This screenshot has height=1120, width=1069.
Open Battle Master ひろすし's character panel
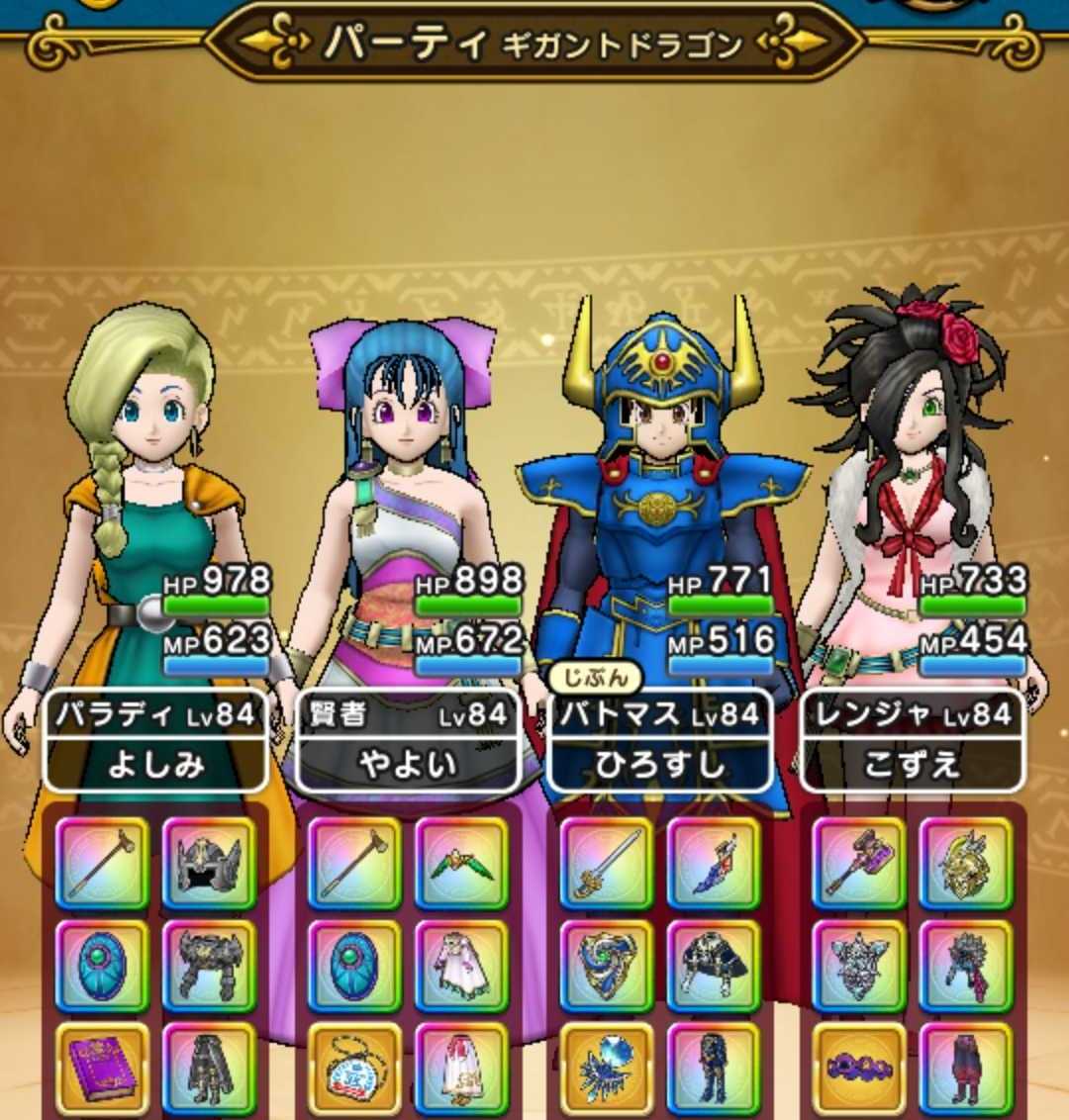[660, 740]
